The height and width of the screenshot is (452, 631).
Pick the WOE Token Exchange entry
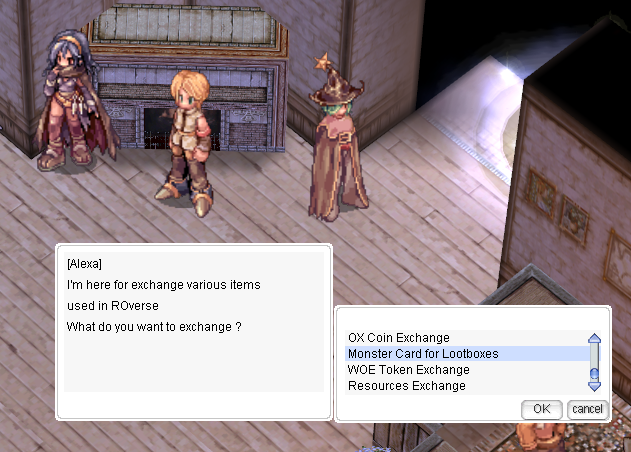coord(407,370)
